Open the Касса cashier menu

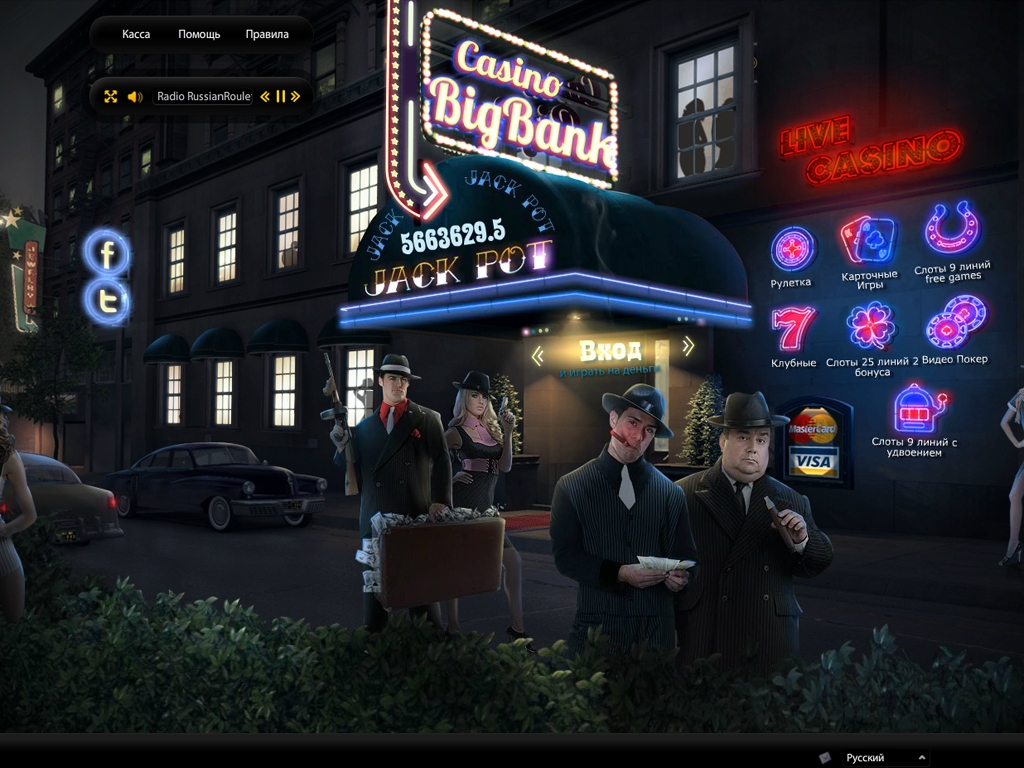(x=136, y=34)
